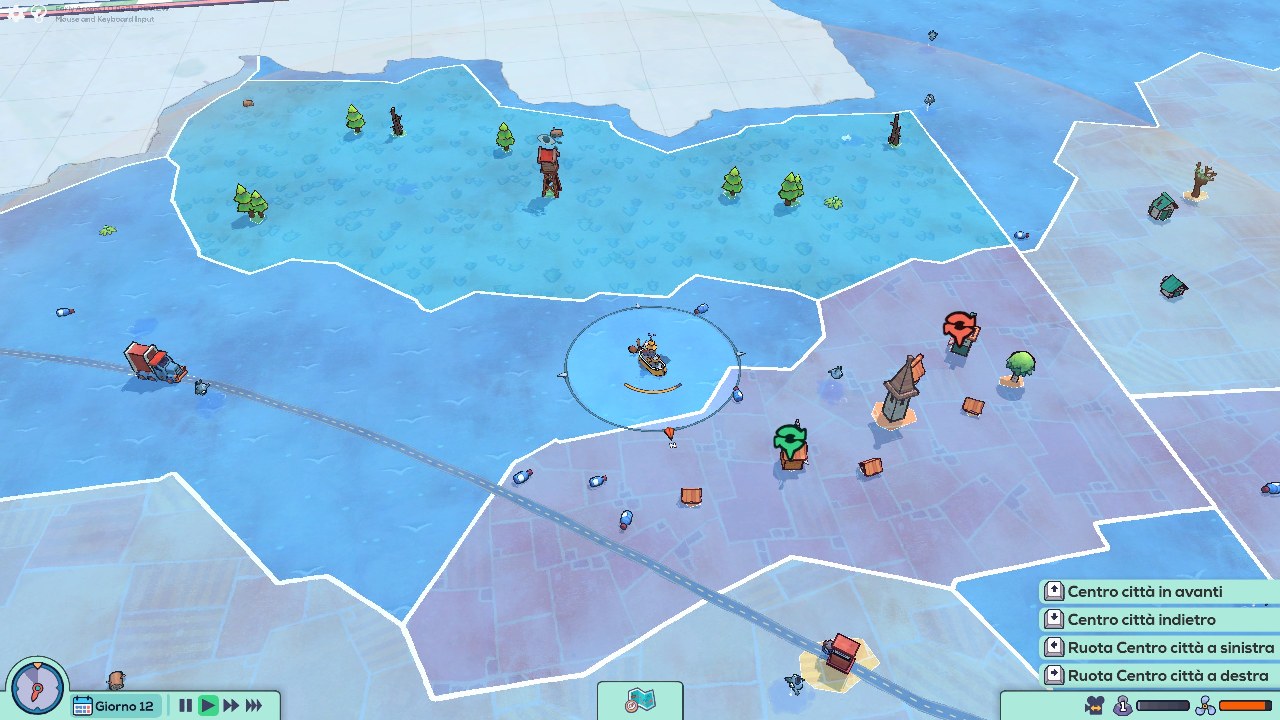Open the map and compass panel
This screenshot has width=1280, height=720.
(640, 701)
